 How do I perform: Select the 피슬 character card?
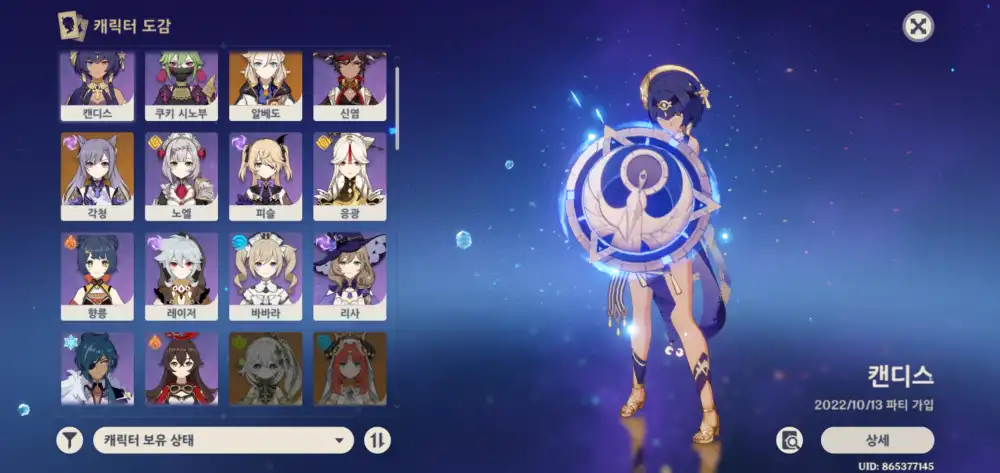[x=265, y=176]
